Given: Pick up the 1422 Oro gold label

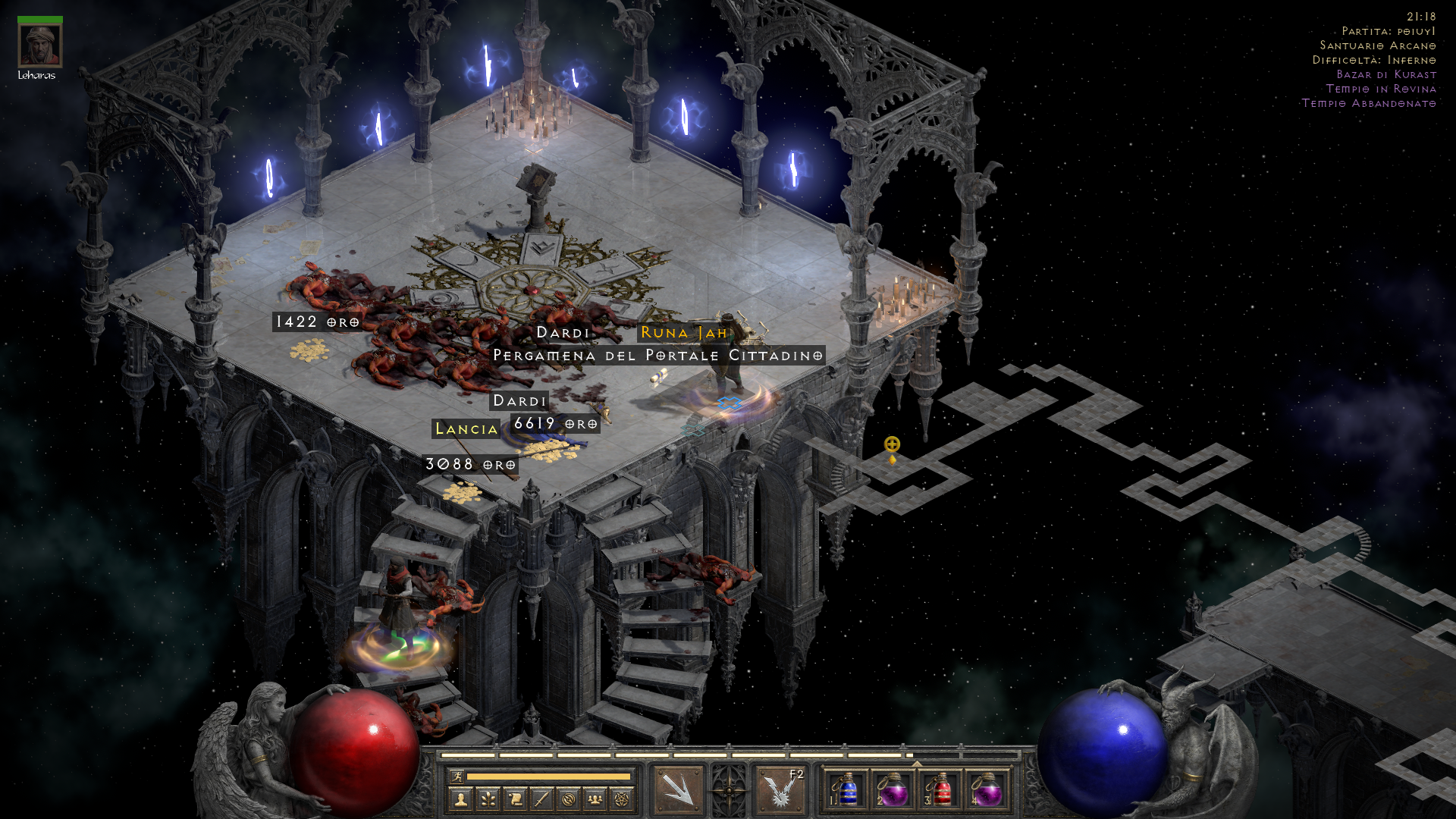Looking at the screenshot, I should tap(317, 322).
